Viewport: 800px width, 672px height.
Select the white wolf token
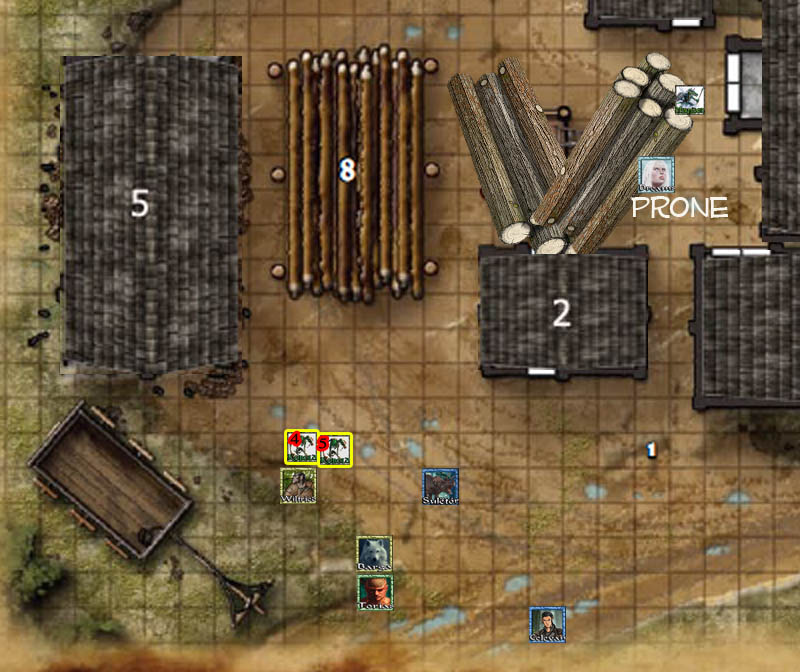coord(374,554)
